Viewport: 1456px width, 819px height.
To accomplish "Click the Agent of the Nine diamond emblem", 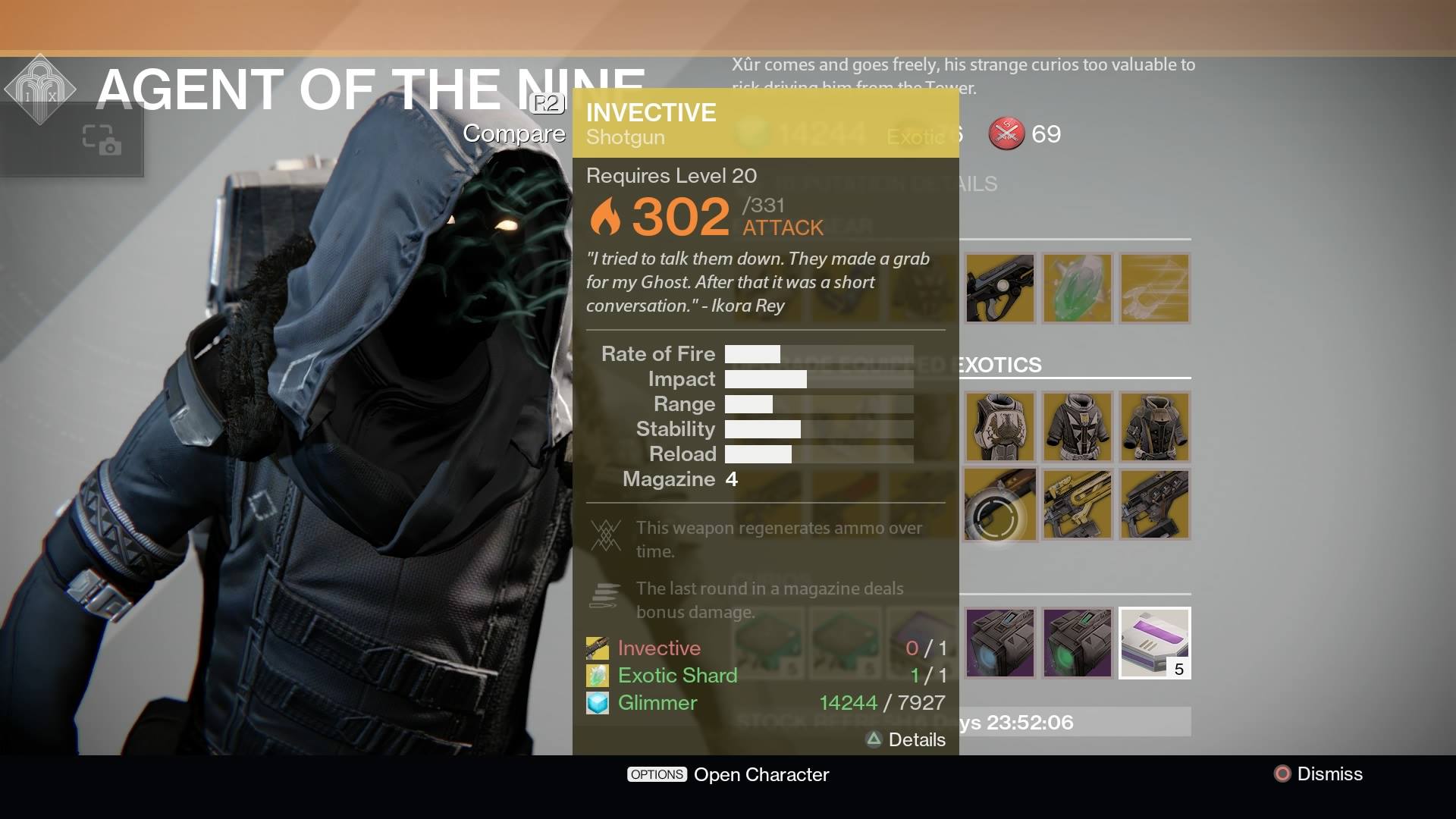I will [x=42, y=87].
